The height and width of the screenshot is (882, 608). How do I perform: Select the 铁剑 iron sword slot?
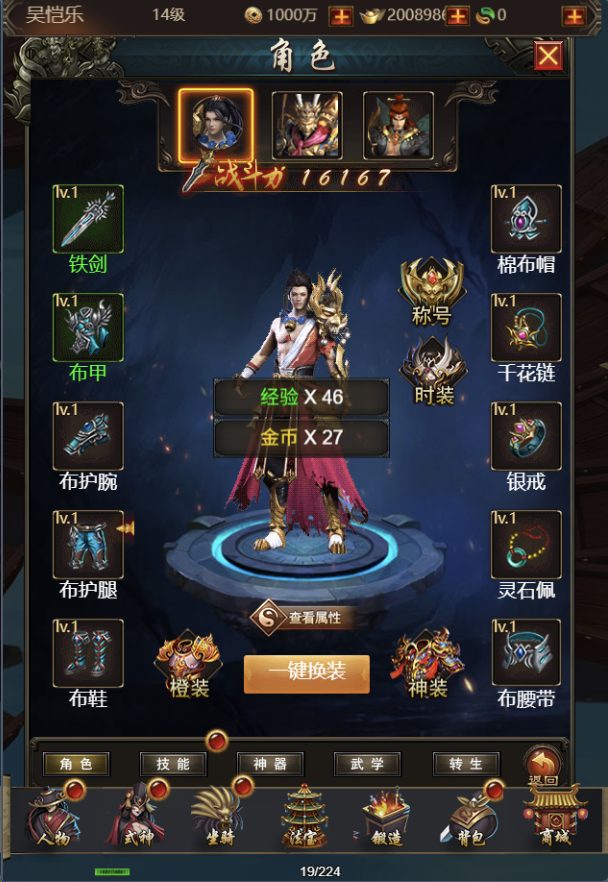point(88,219)
